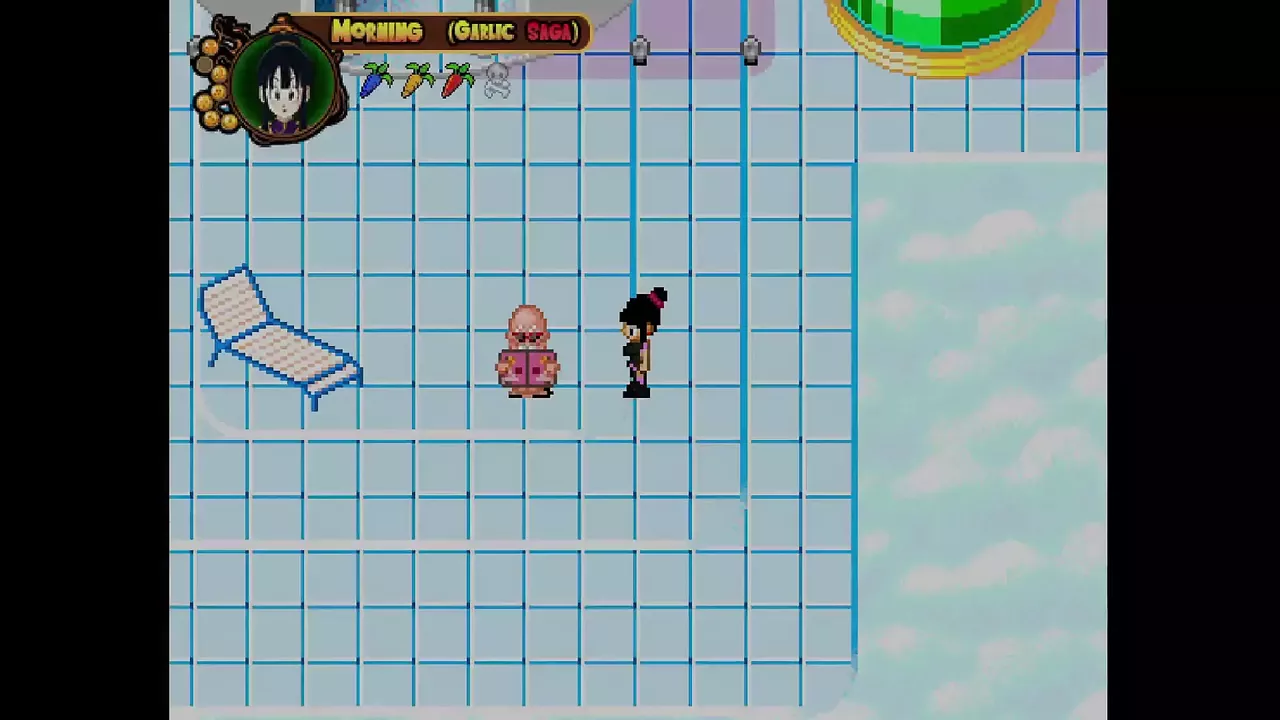Open the dragon ball collection cluster
This screenshot has width=1280, height=720.
213,85
